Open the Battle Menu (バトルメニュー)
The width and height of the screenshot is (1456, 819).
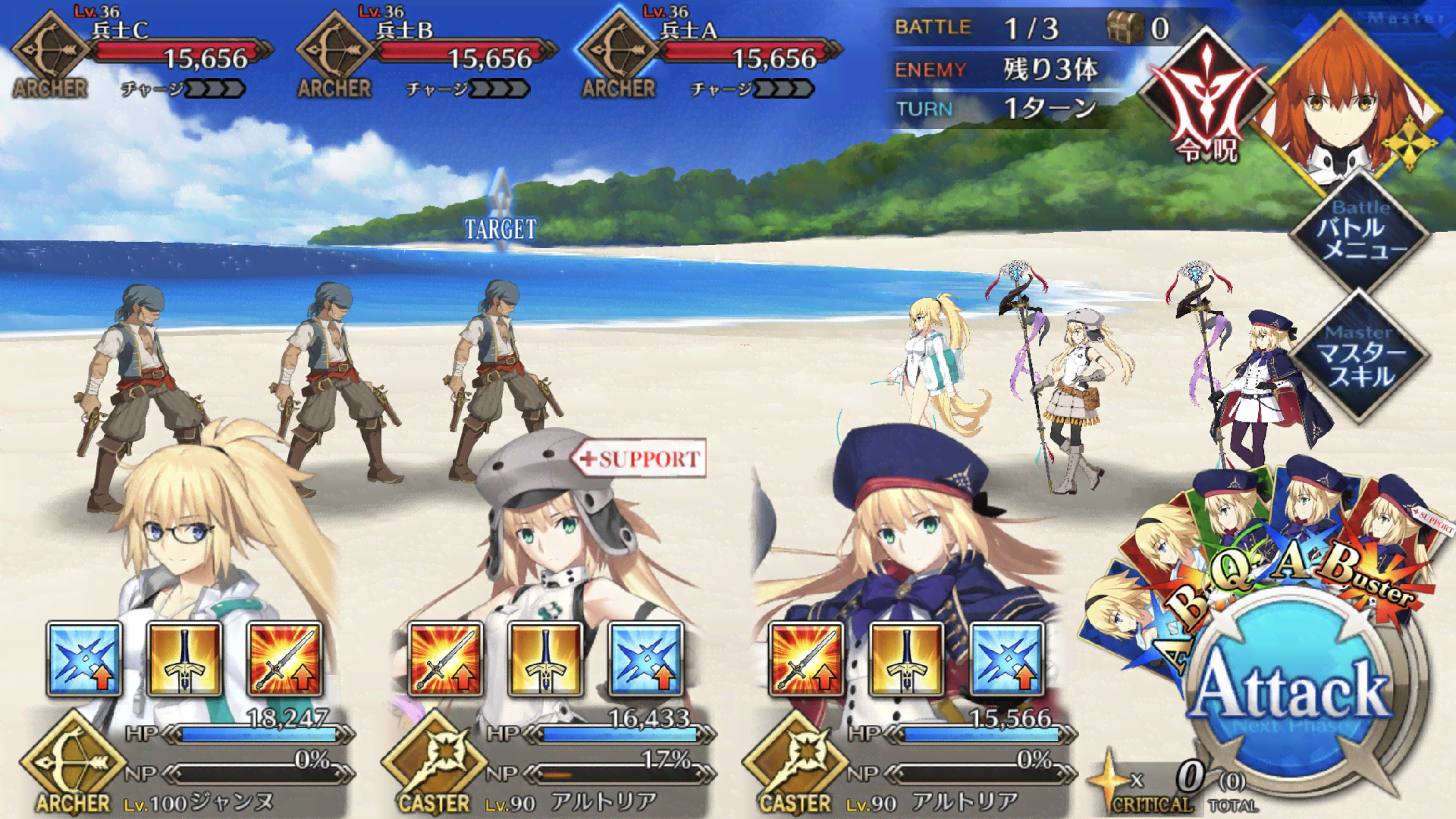[x=1360, y=231]
